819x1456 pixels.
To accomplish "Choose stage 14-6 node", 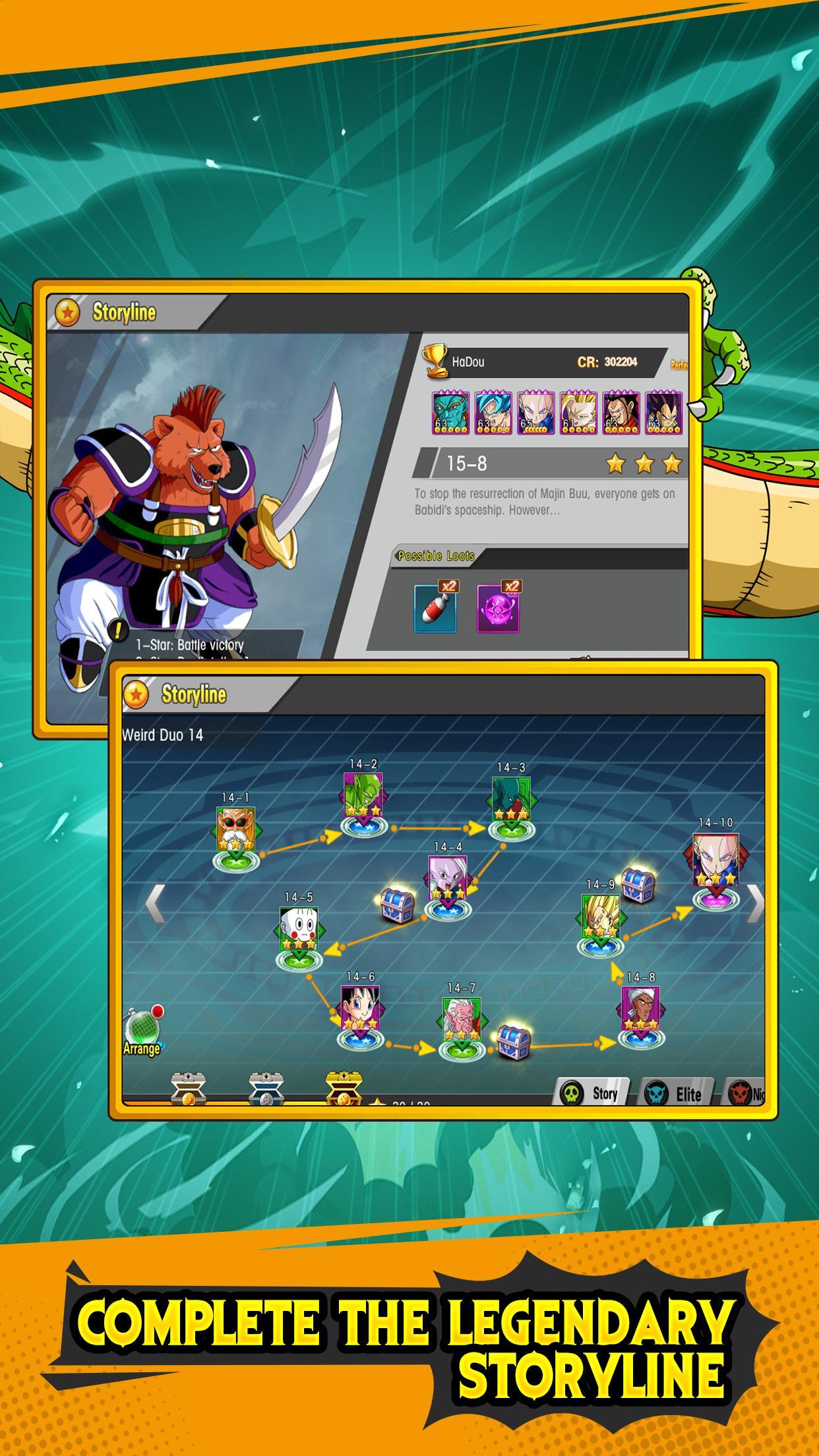I will (x=360, y=1010).
